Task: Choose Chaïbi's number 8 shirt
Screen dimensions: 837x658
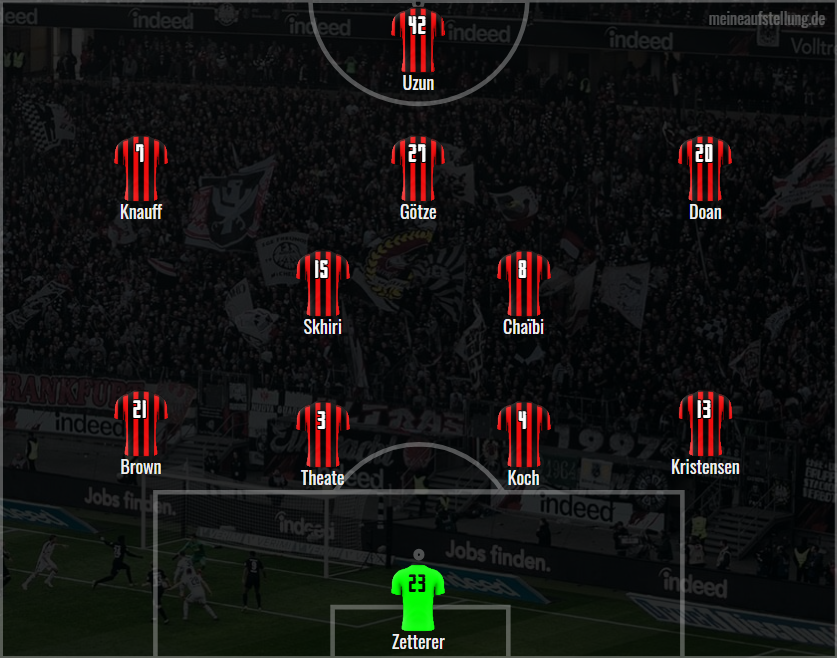Action: click(523, 283)
